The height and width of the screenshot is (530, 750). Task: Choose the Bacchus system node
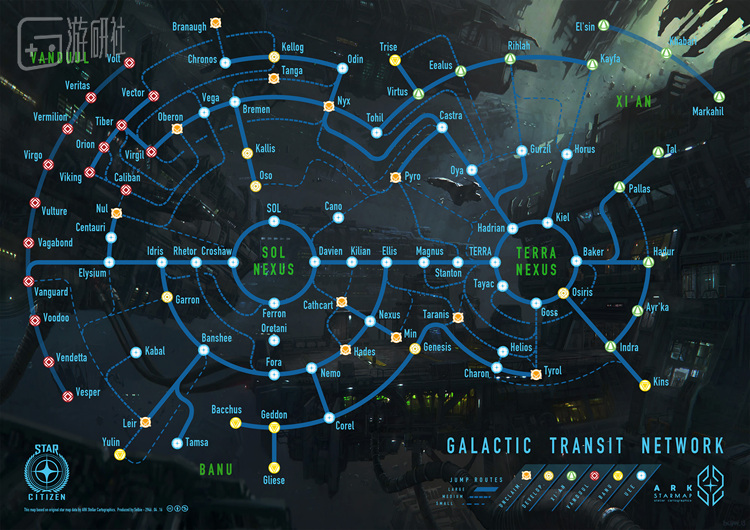(235, 422)
